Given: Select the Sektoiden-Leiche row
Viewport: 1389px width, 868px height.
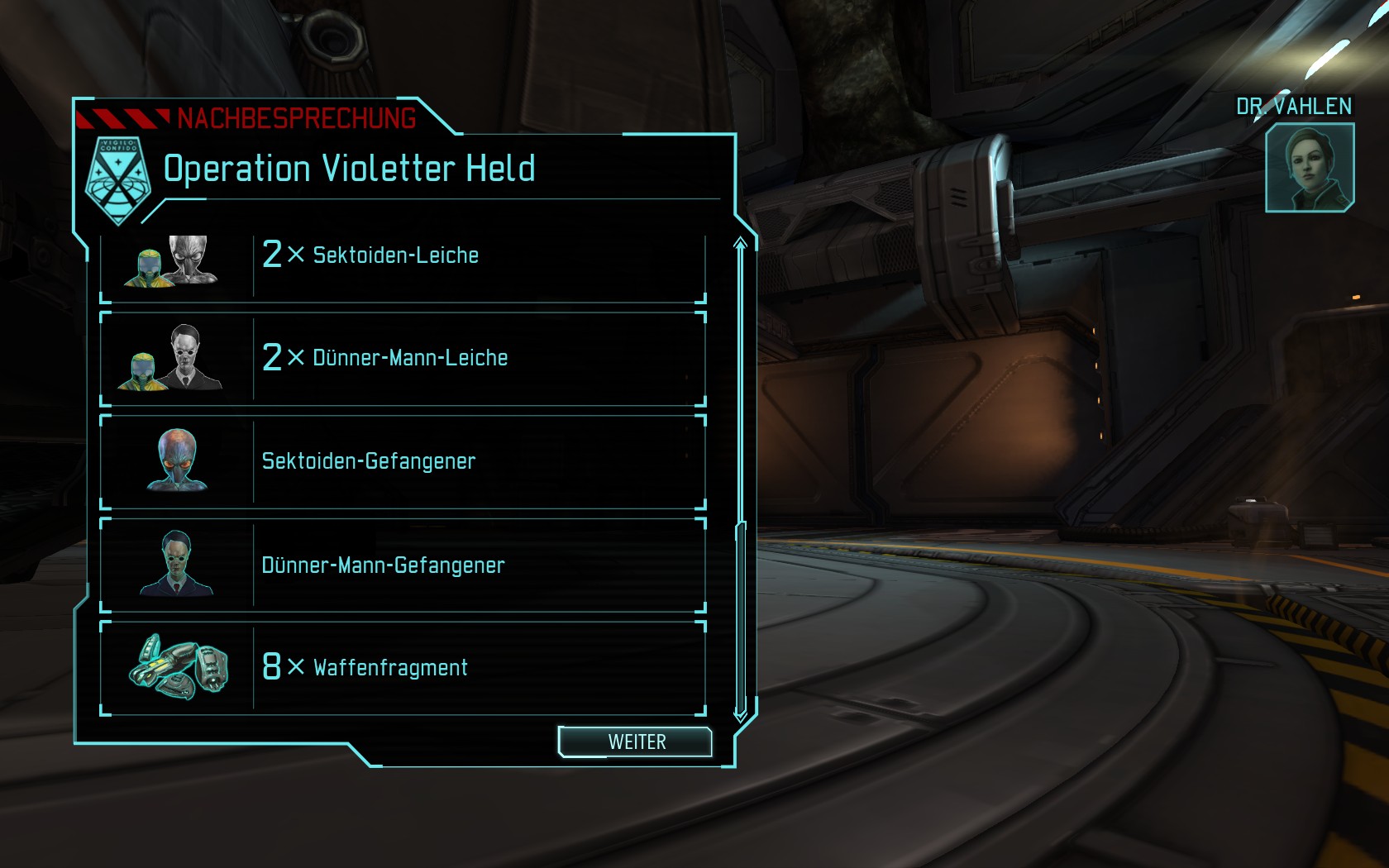Looking at the screenshot, I should click(403, 256).
